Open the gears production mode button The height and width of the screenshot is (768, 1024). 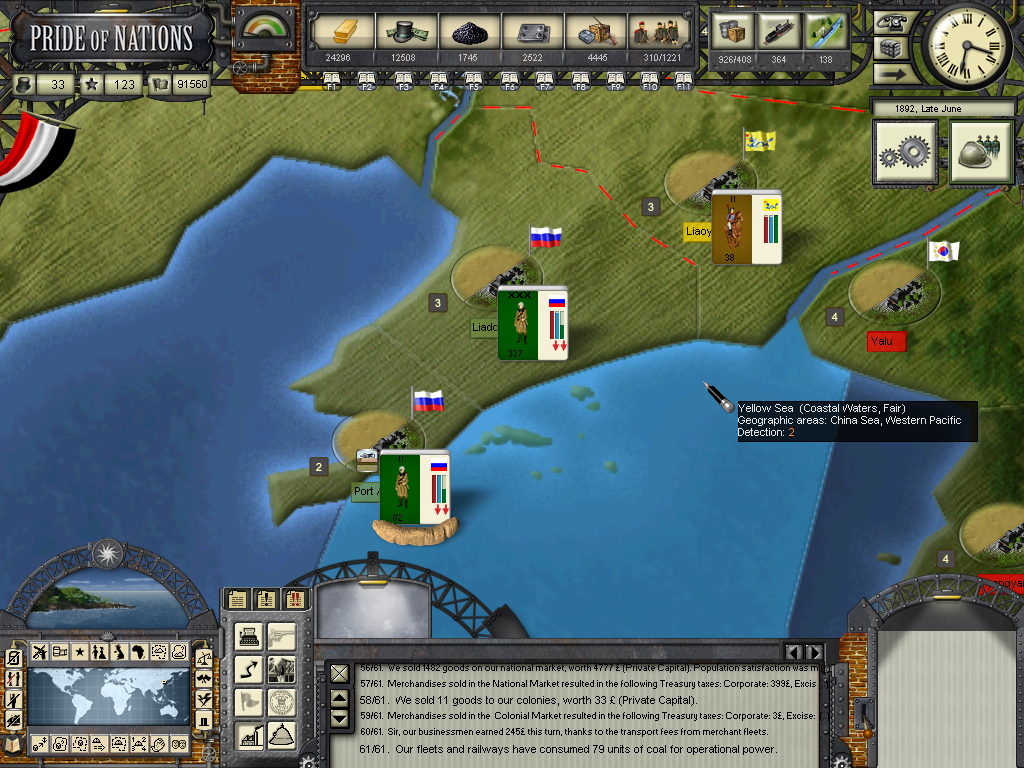(905, 152)
